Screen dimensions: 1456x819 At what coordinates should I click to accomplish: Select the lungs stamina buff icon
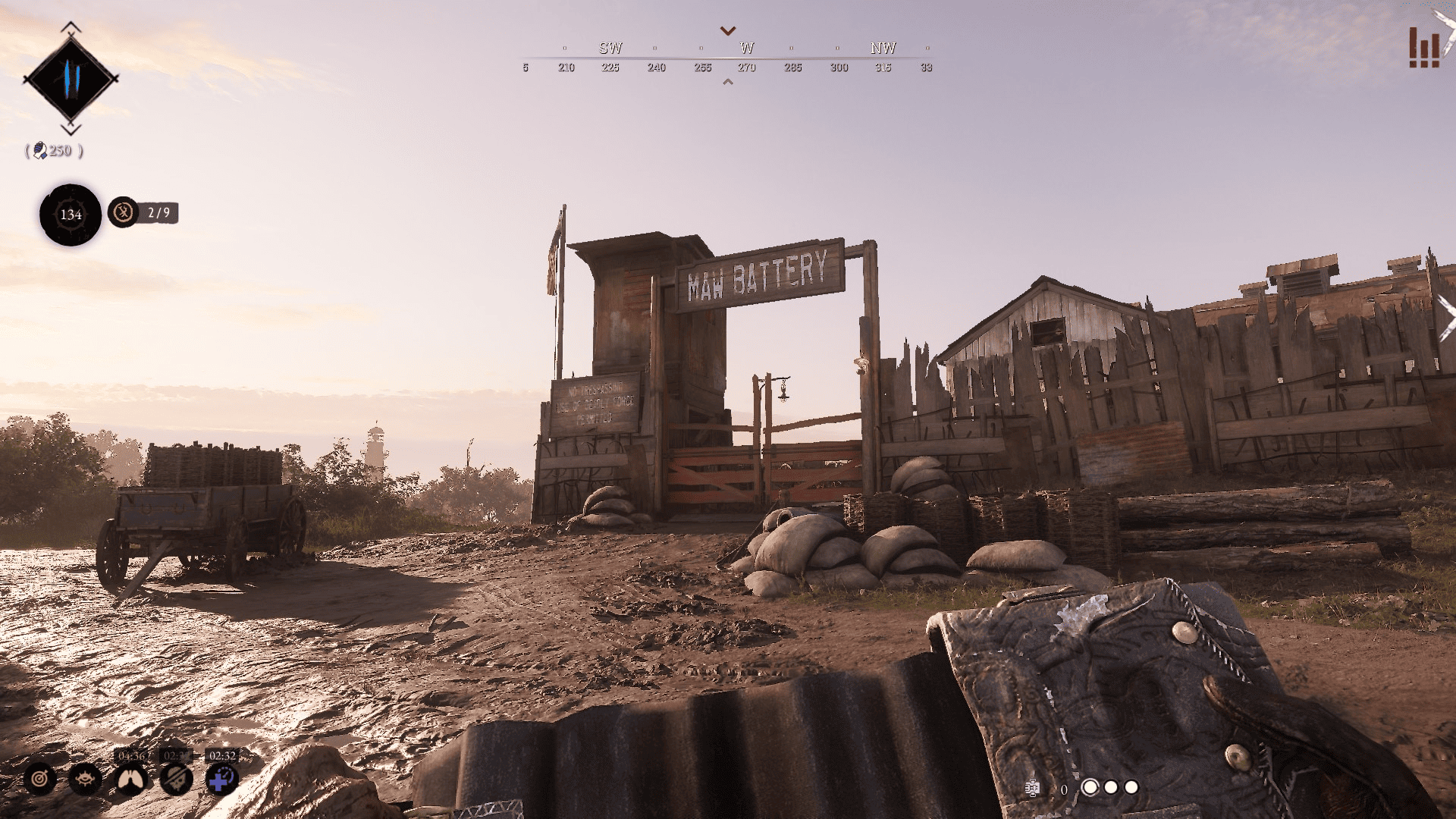130,779
